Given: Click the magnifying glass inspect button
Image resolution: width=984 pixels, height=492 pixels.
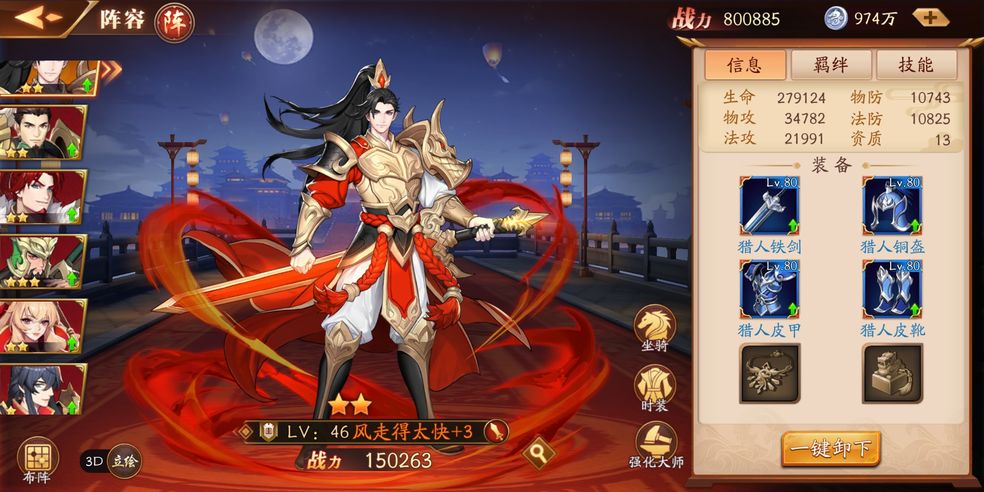Looking at the screenshot, I should click(x=540, y=453).
